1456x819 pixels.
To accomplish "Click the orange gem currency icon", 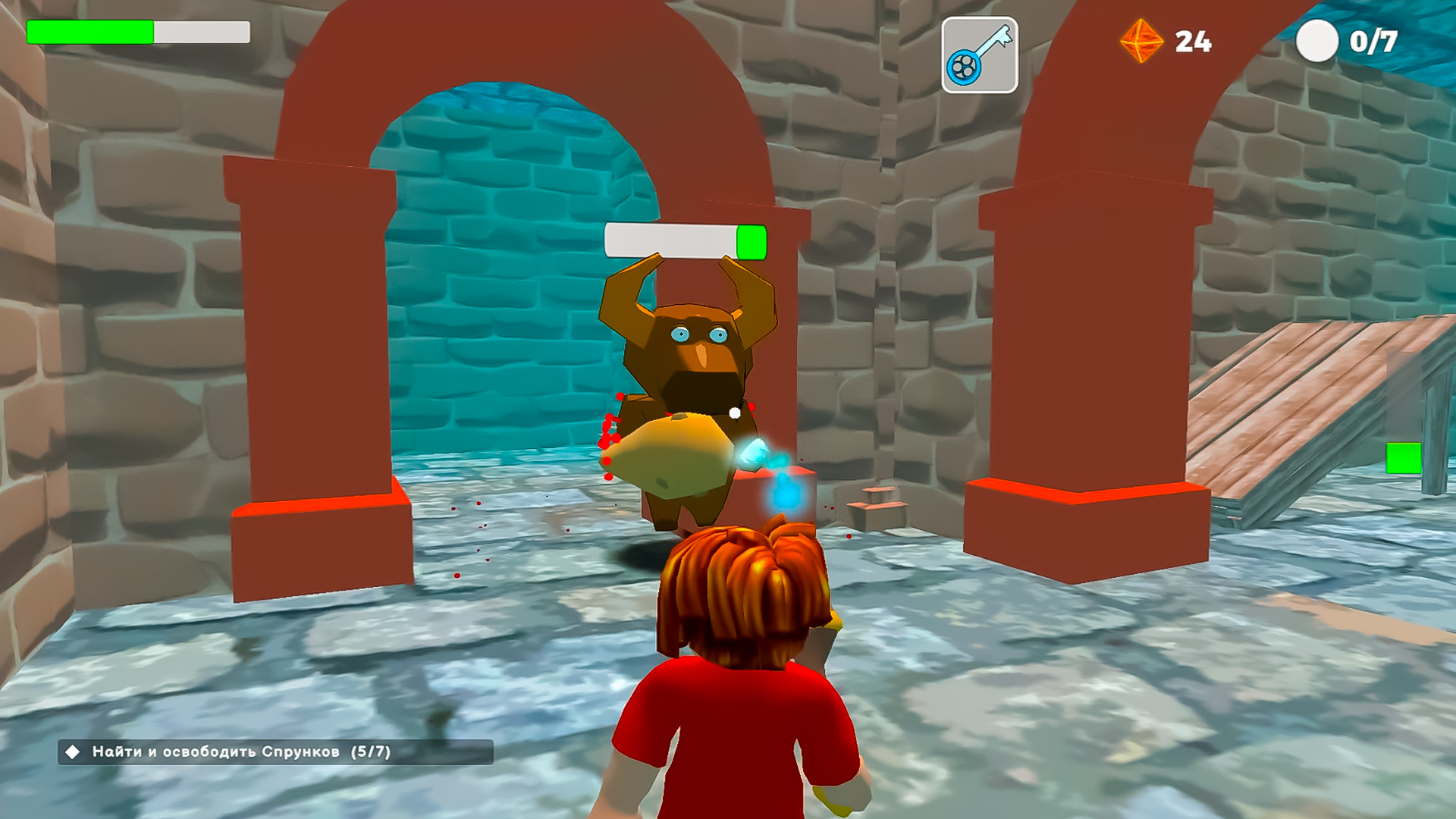I will [x=1140, y=42].
